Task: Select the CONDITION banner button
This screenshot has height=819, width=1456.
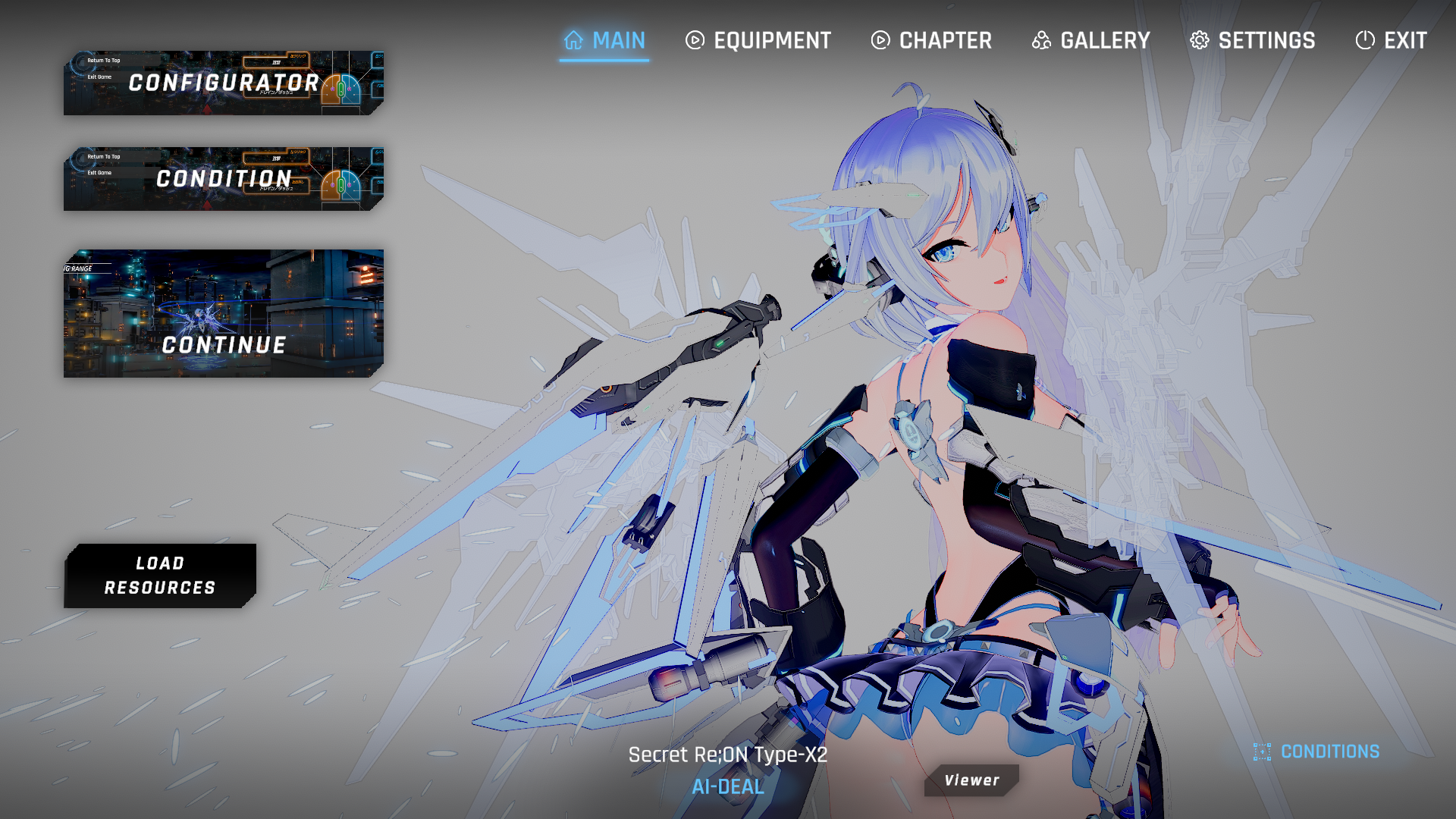Action: click(224, 179)
